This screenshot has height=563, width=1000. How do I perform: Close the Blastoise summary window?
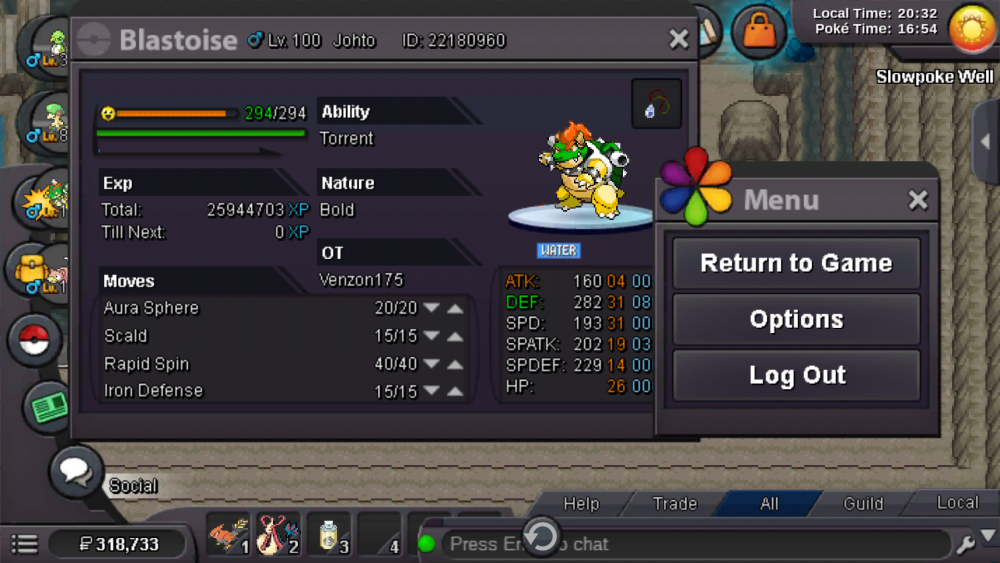[679, 39]
